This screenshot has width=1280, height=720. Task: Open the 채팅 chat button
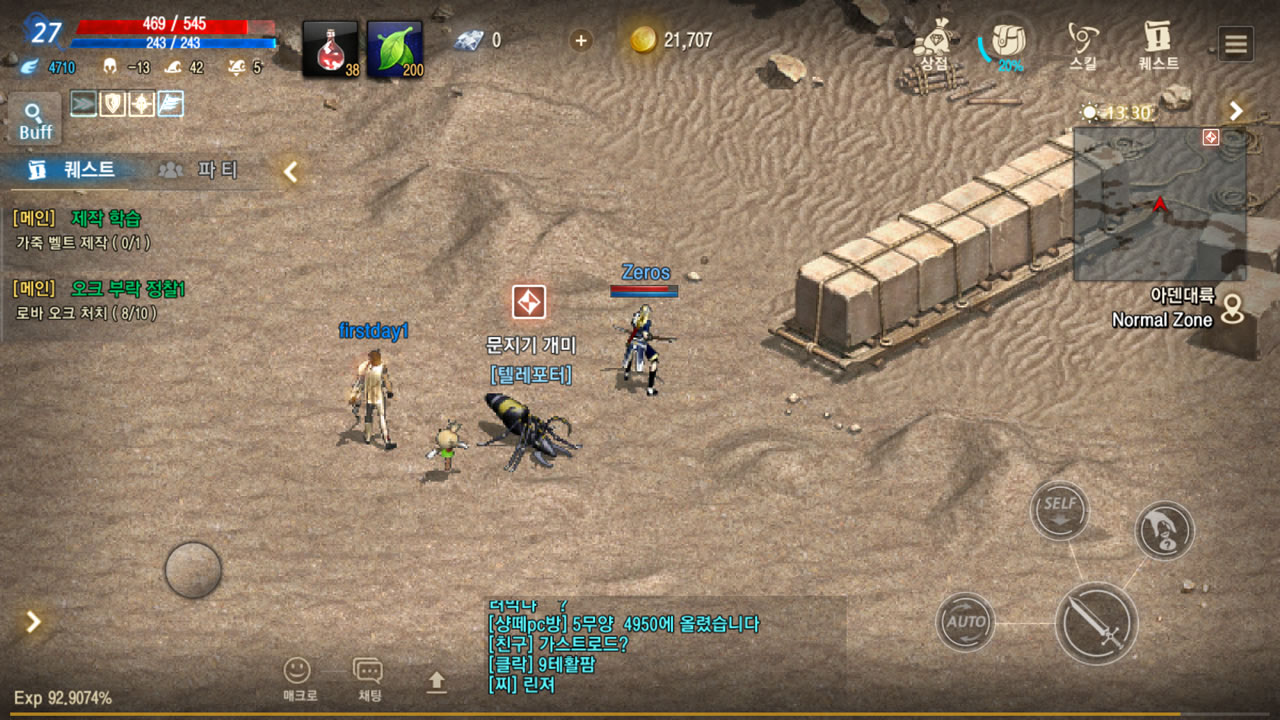tap(368, 678)
